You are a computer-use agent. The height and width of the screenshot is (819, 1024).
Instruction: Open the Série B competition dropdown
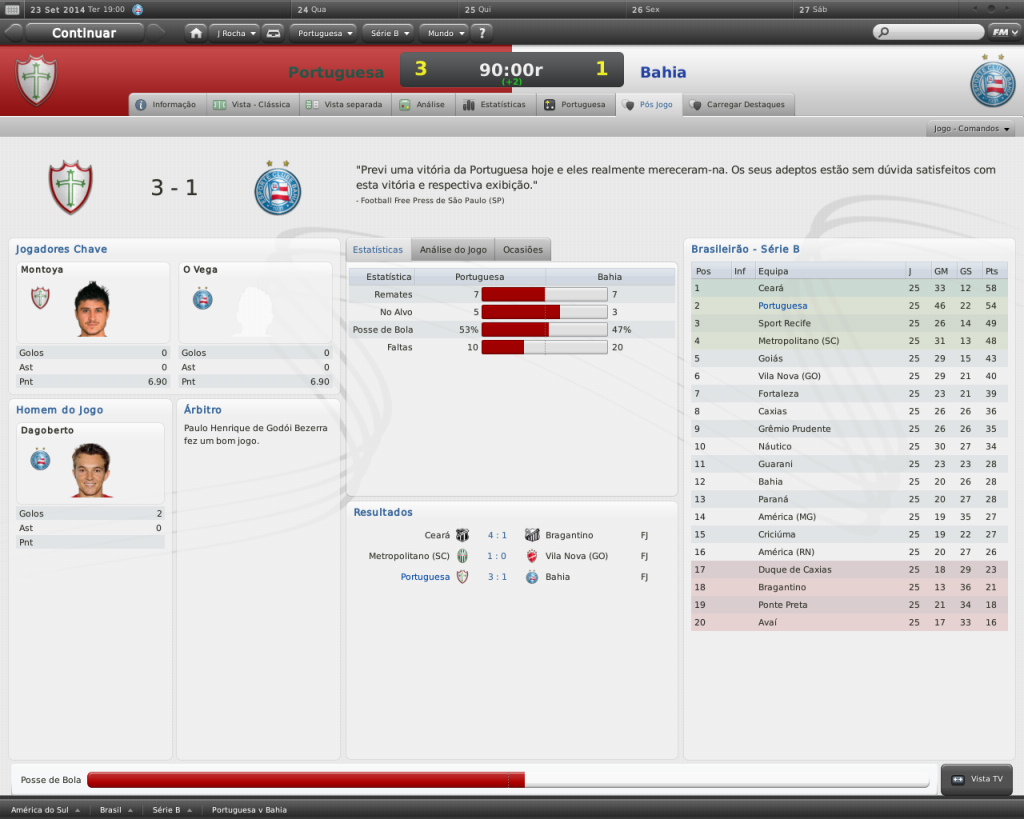click(x=388, y=33)
